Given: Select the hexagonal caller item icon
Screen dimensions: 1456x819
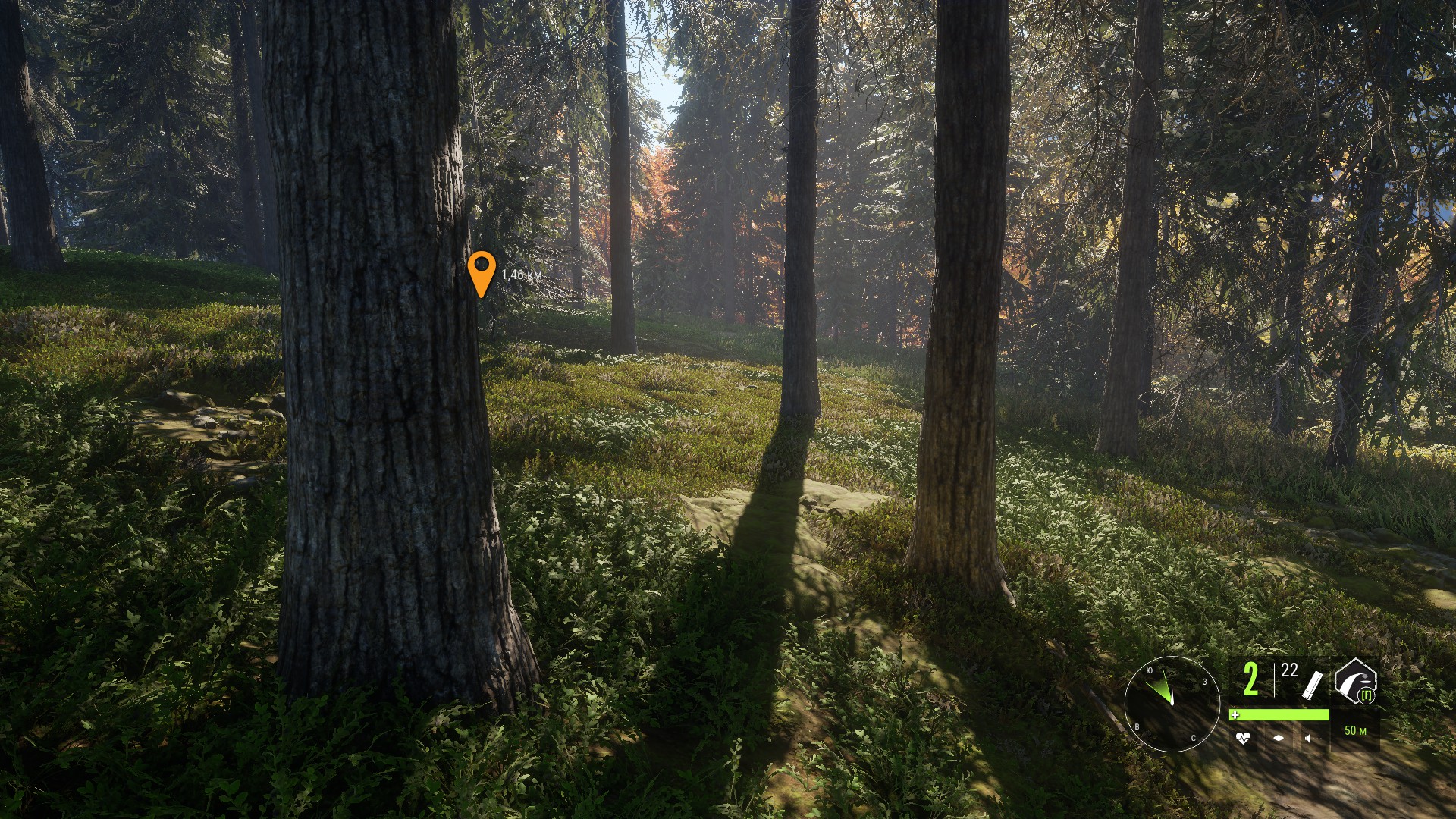Looking at the screenshot, I should [1354, 680].
